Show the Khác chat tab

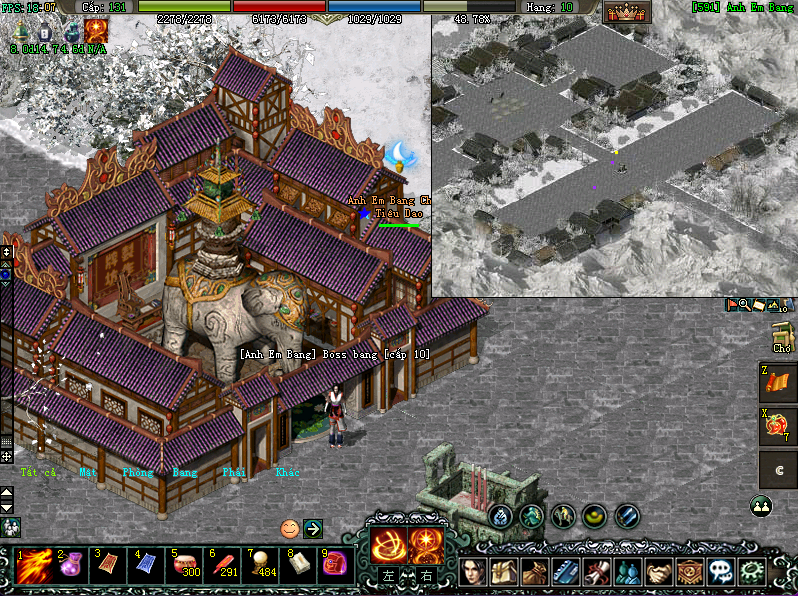click(287, 472)
